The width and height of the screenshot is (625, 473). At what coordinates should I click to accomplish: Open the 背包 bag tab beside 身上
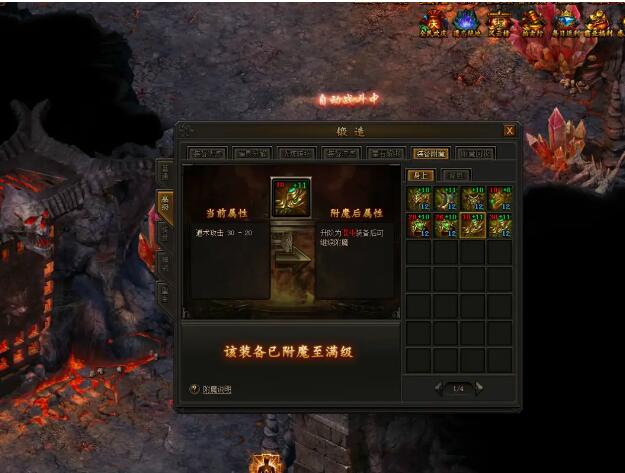pyautogui.click(x=455, y=175)
